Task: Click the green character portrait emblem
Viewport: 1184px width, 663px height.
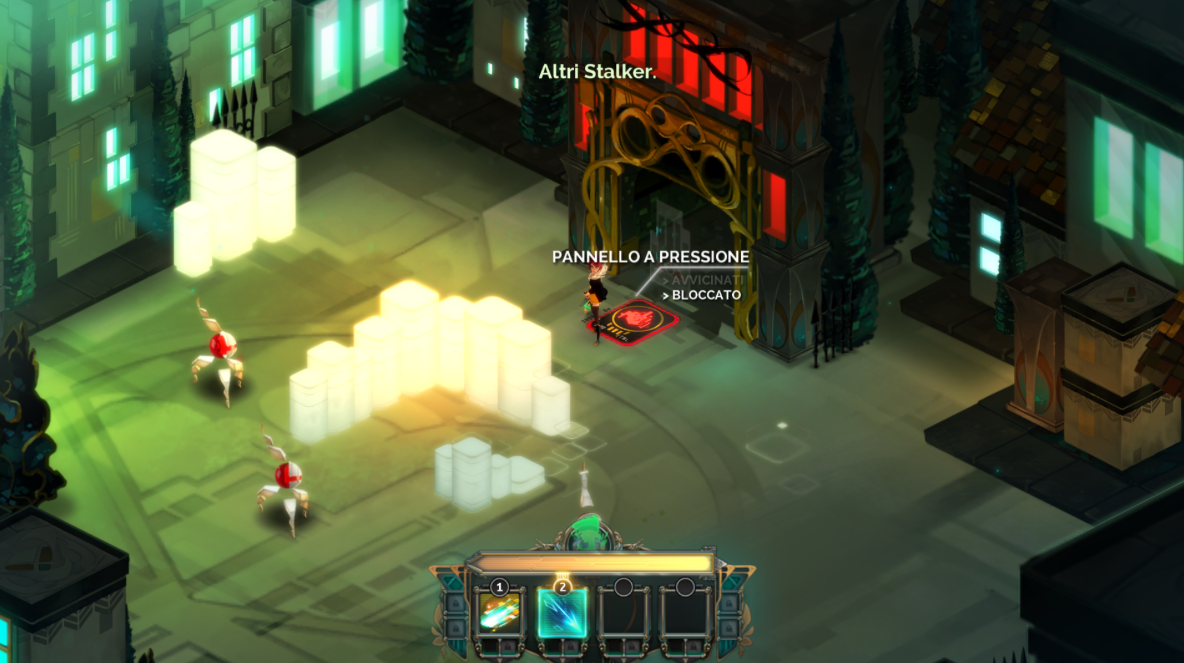Action: click(x=590, y=533)
